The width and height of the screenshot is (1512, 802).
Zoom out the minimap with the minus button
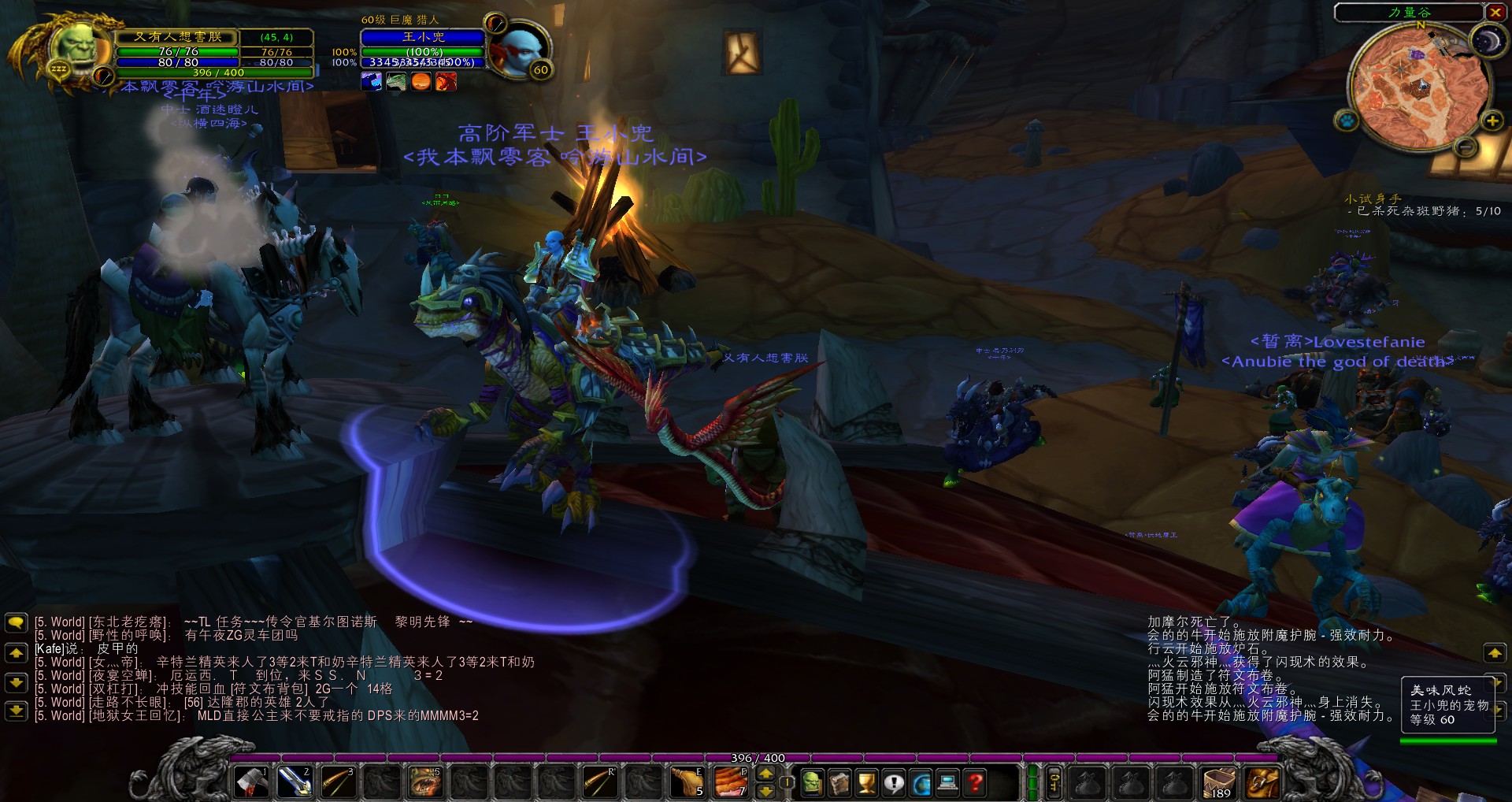coord(1466,147)
